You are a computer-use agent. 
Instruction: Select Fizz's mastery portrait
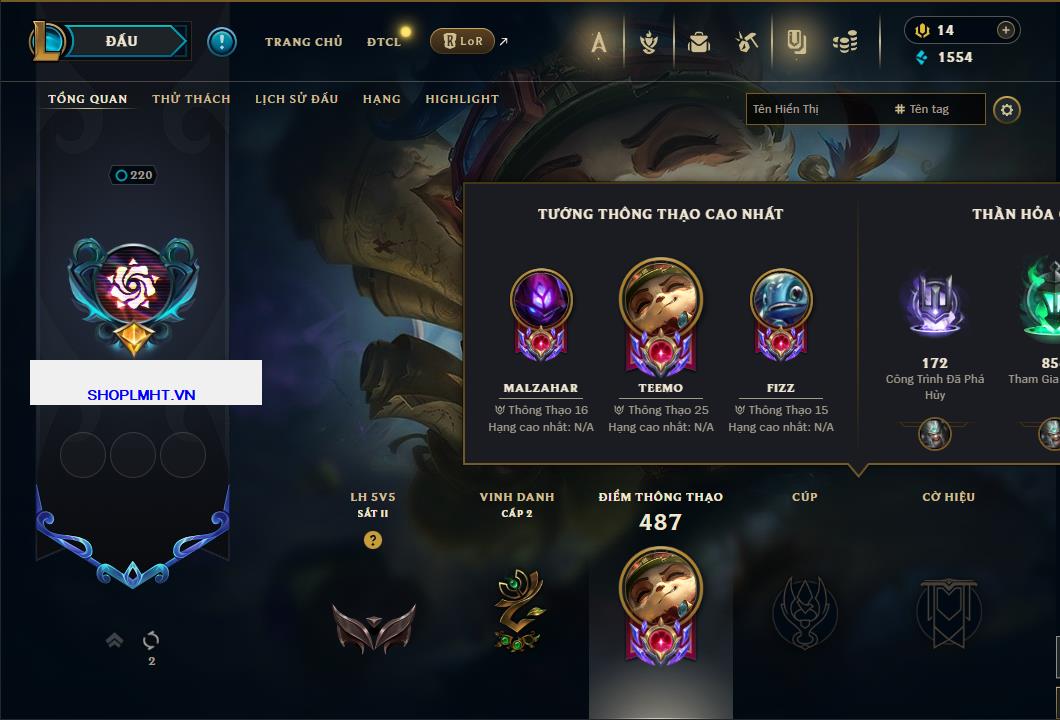pos(780,300)
